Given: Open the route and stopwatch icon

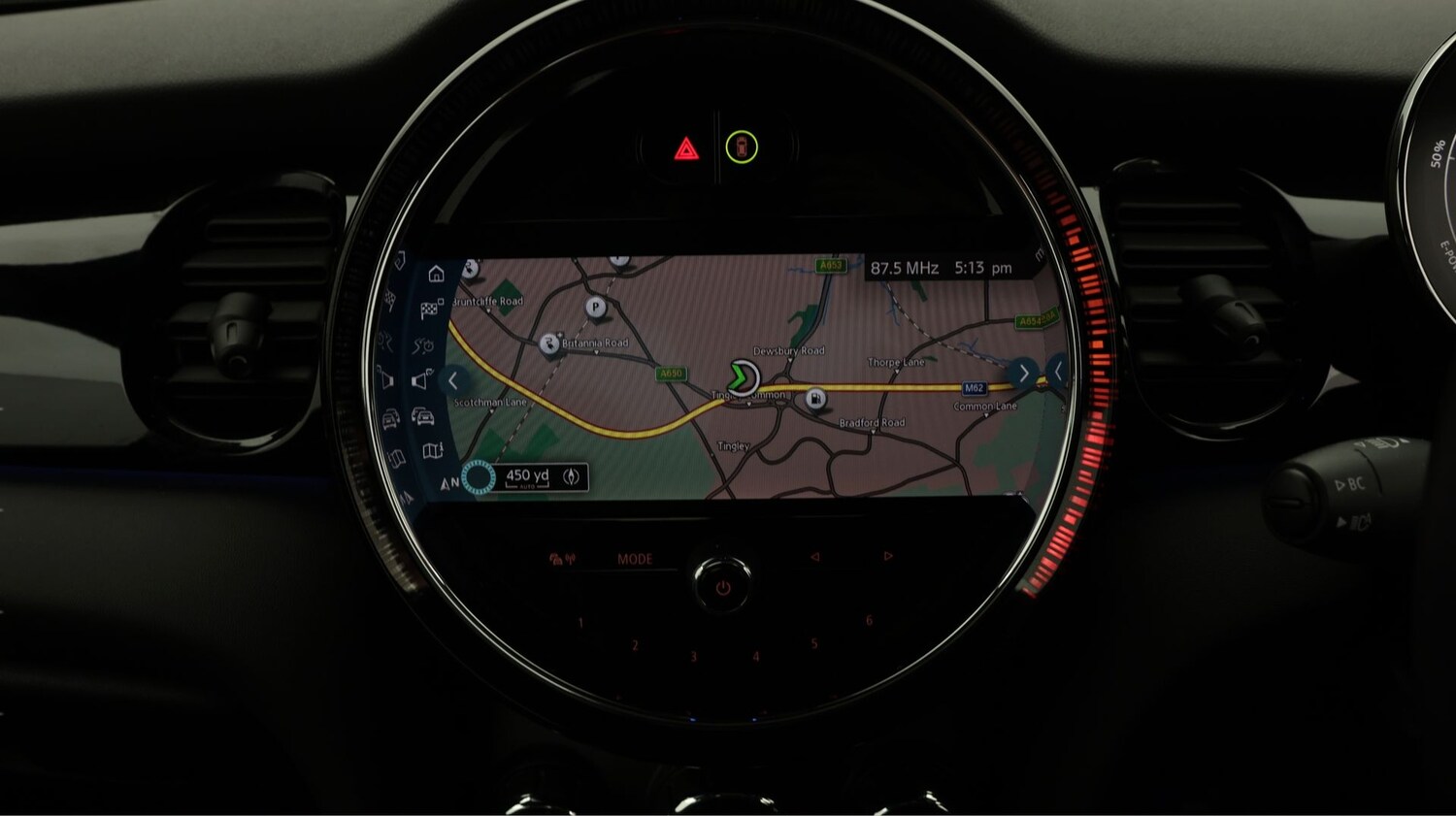Looking at the screenshot, I should click(x=423, y=345).
